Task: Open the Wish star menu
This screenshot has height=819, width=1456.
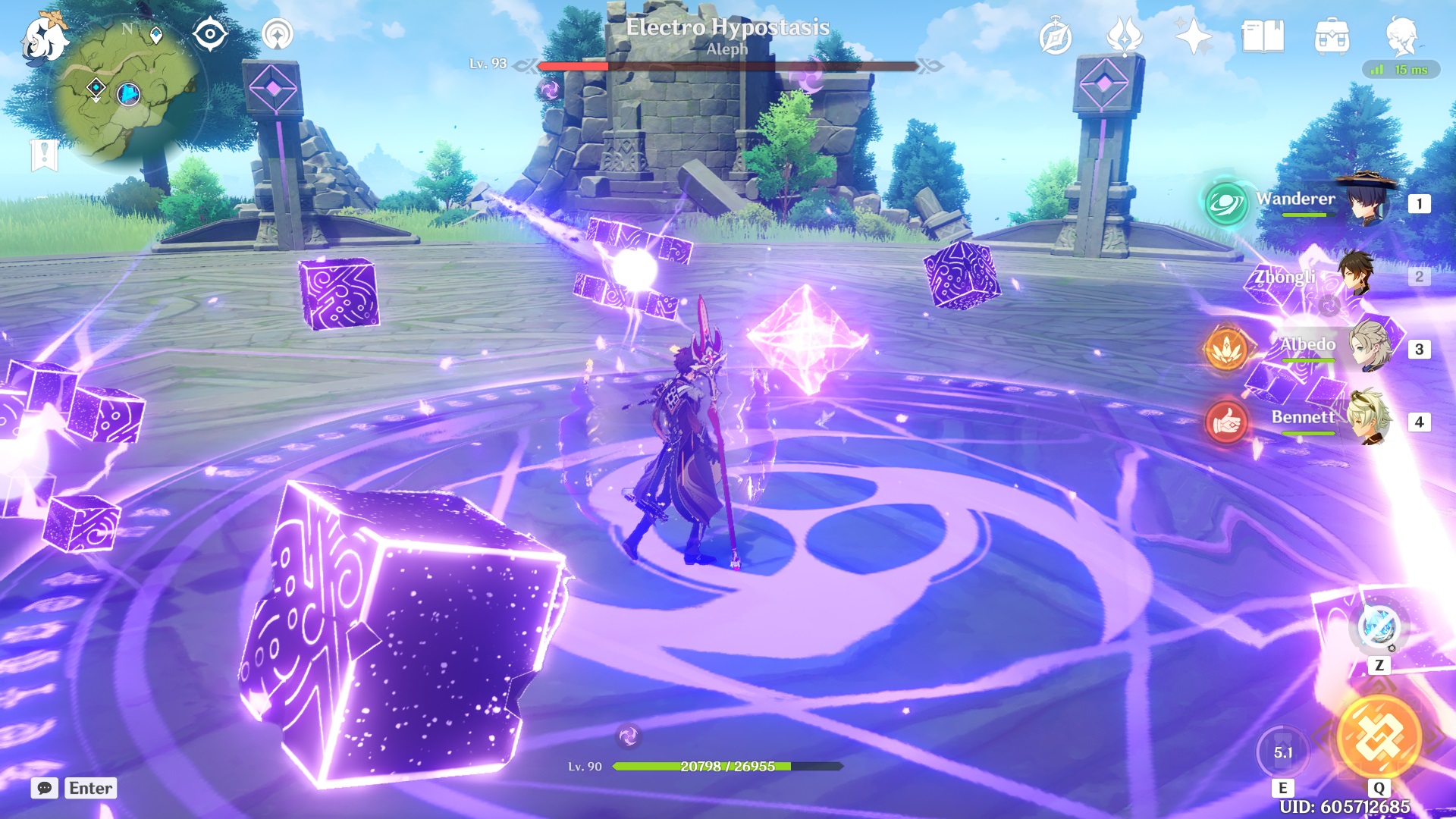Action: pos(1192,34)
